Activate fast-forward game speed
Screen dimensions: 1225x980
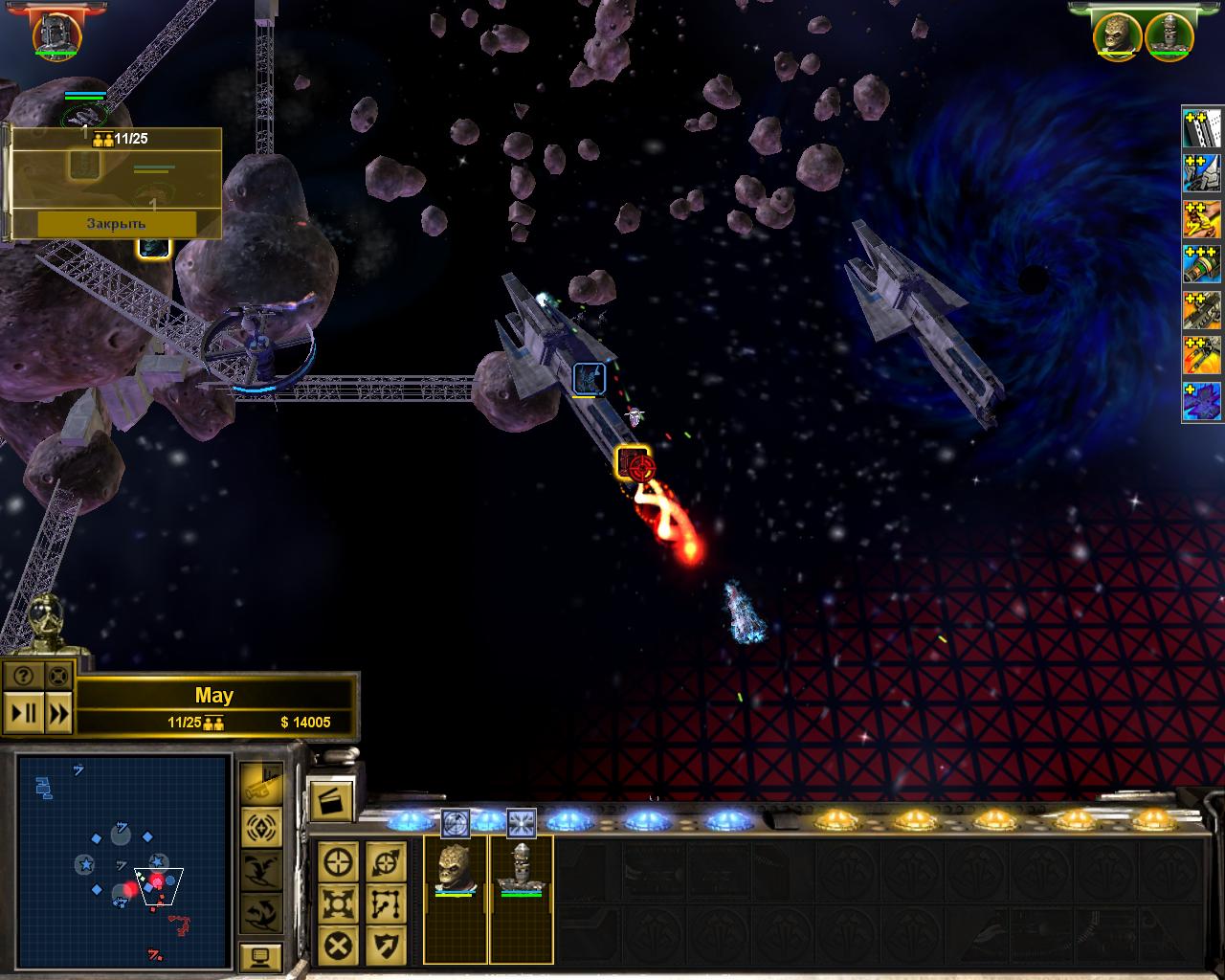[58, 713]
